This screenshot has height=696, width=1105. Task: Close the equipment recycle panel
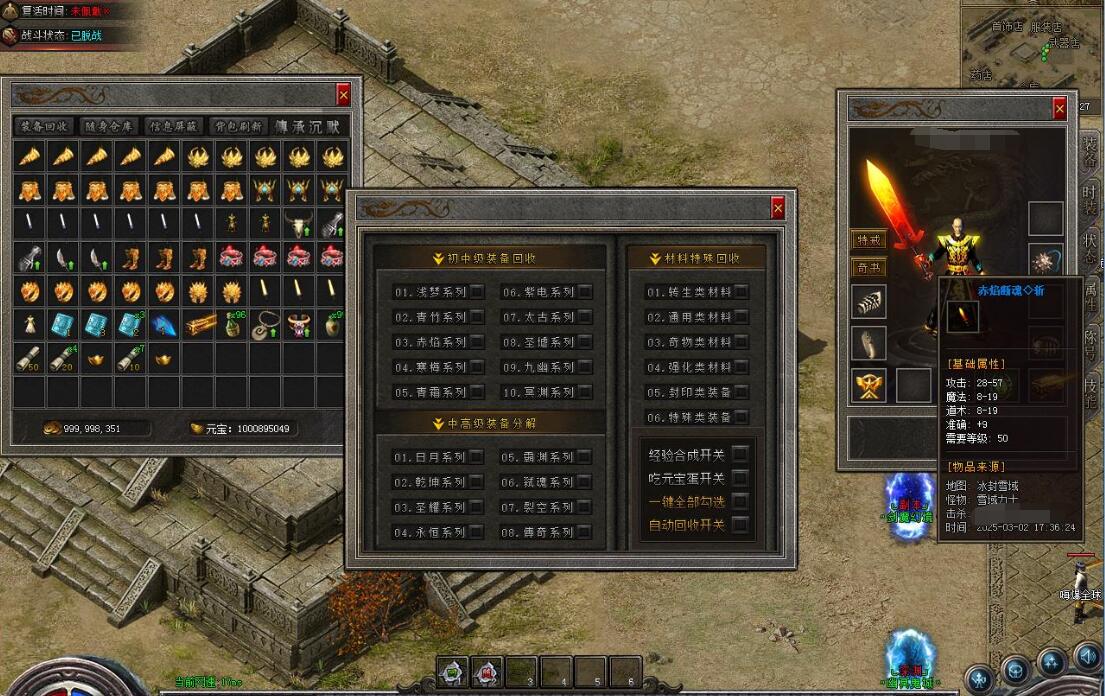pyautogui.click(x=778, y=208)
